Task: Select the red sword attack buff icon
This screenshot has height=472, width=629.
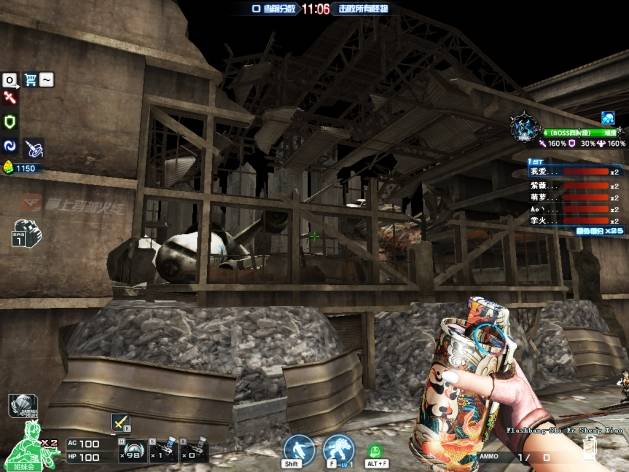Action: 10,98
